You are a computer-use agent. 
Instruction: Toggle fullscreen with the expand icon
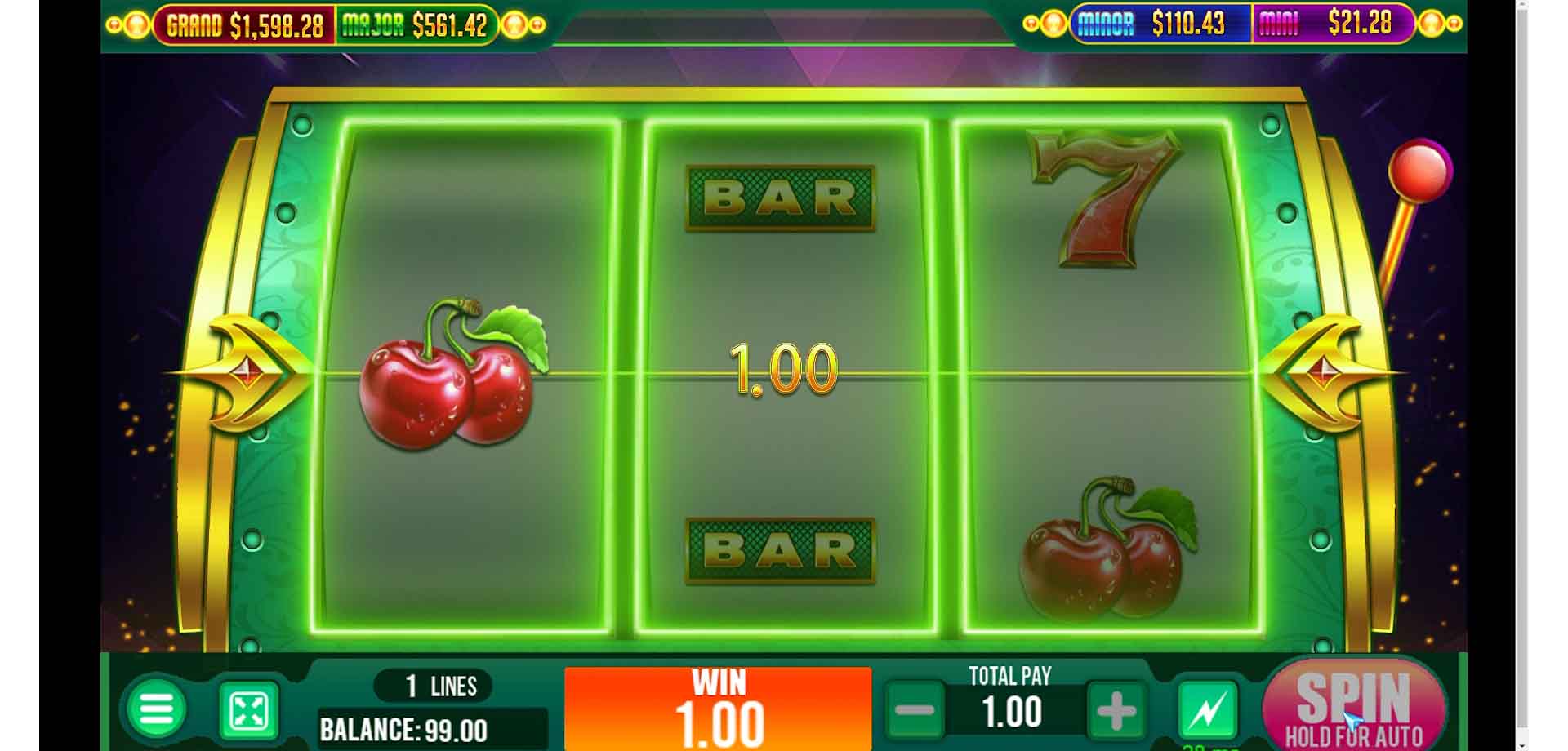coord(249,711)
